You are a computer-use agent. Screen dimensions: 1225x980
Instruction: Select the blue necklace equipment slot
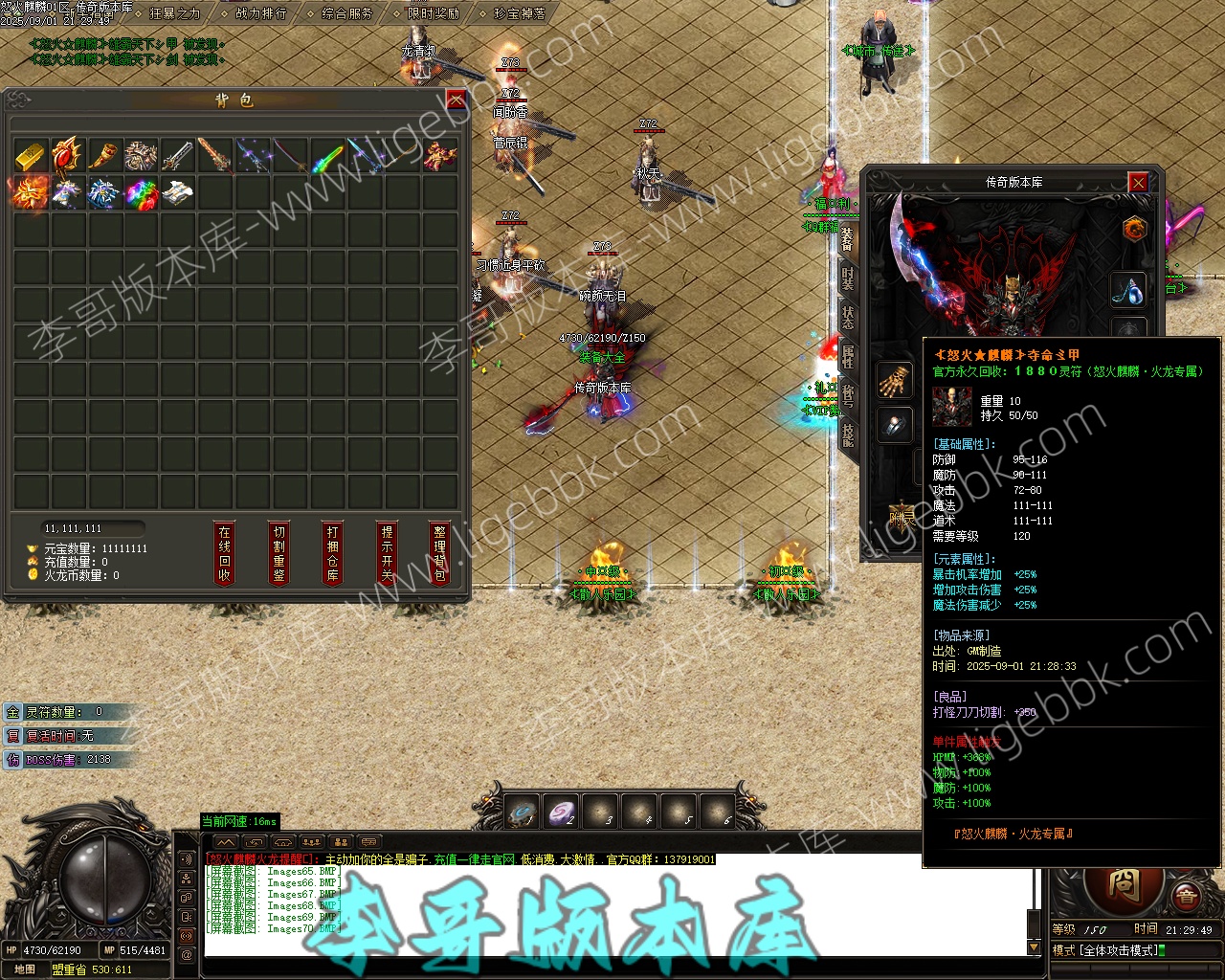(1129, 291)
